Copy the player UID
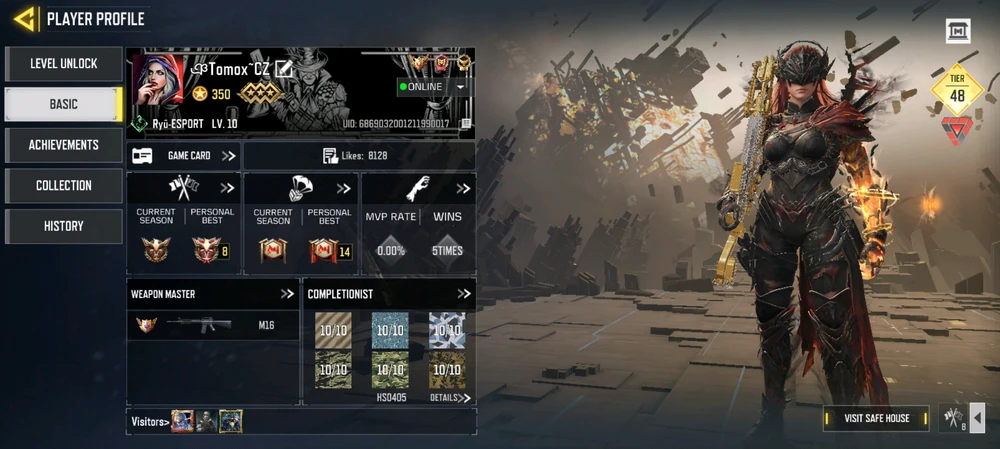 click(467, 124)
